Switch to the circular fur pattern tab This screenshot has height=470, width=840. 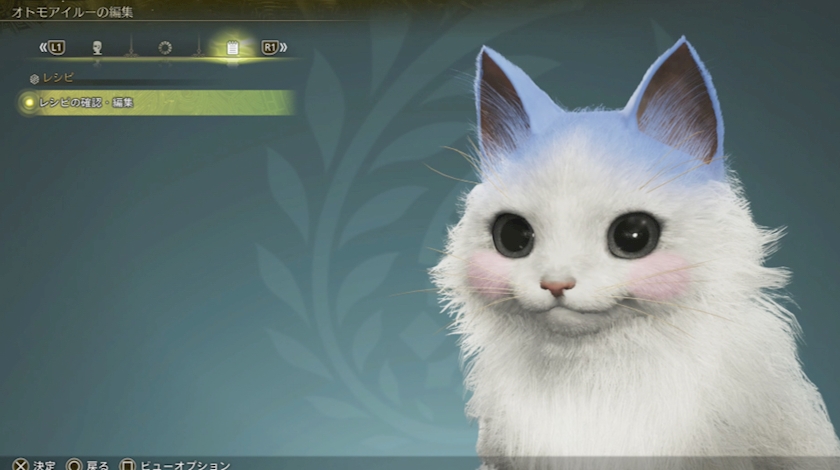(165, 47)
